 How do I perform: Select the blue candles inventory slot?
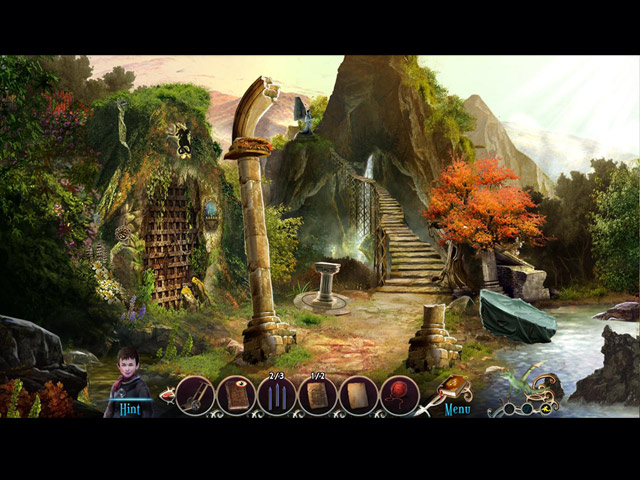277,396
